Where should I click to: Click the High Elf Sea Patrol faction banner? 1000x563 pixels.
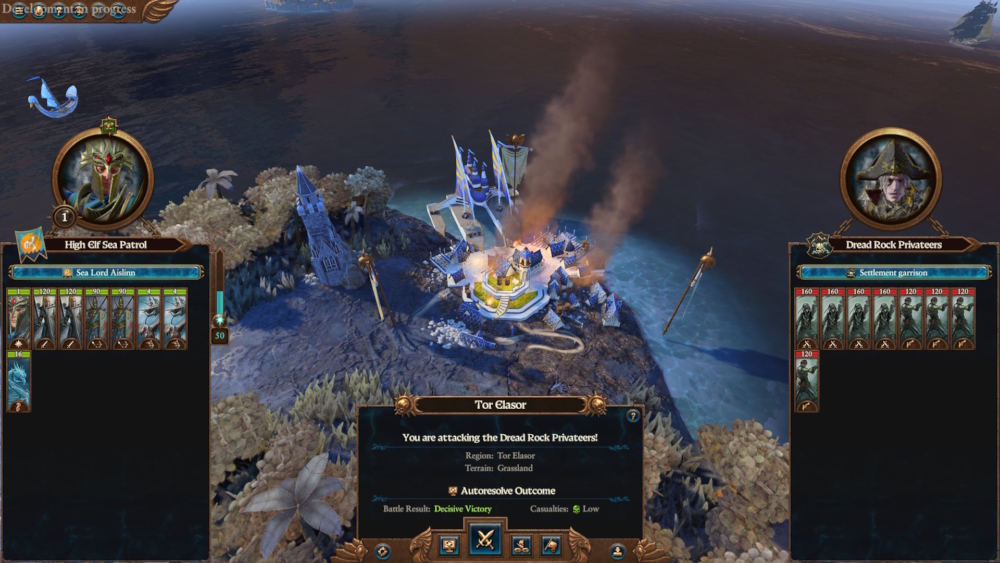[30, 244]
